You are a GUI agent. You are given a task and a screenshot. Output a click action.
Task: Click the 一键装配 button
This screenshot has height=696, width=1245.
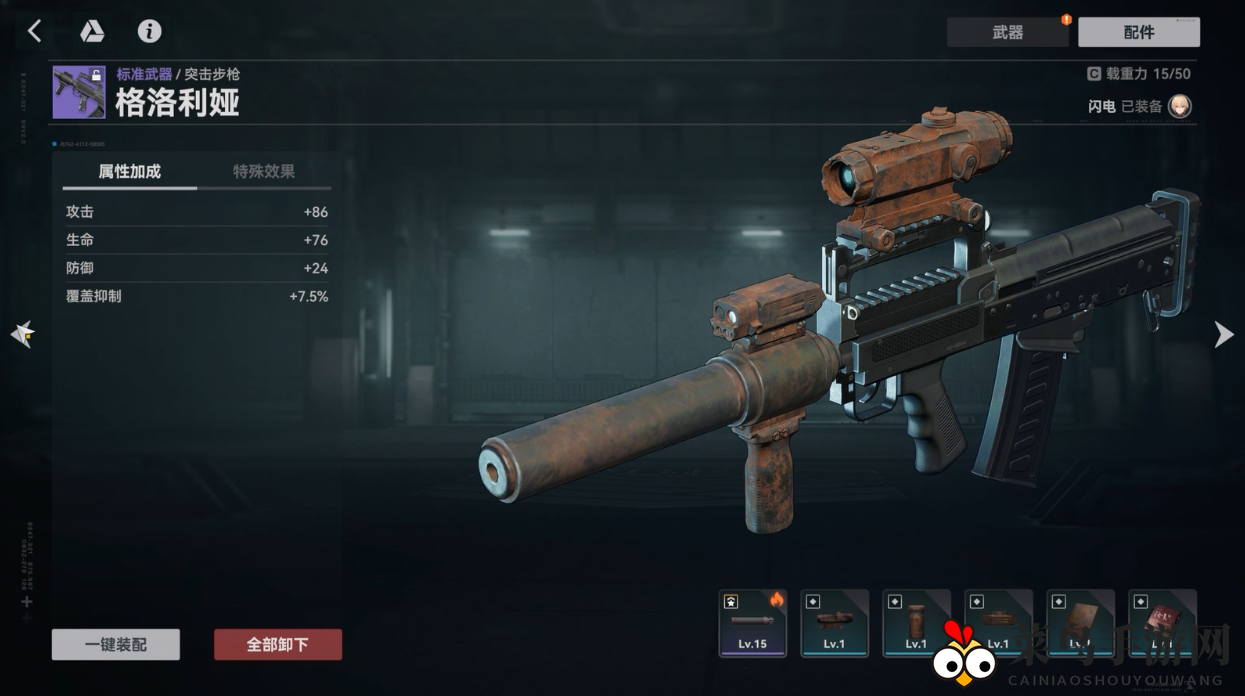pyautogui.click(x=116, y=645)
